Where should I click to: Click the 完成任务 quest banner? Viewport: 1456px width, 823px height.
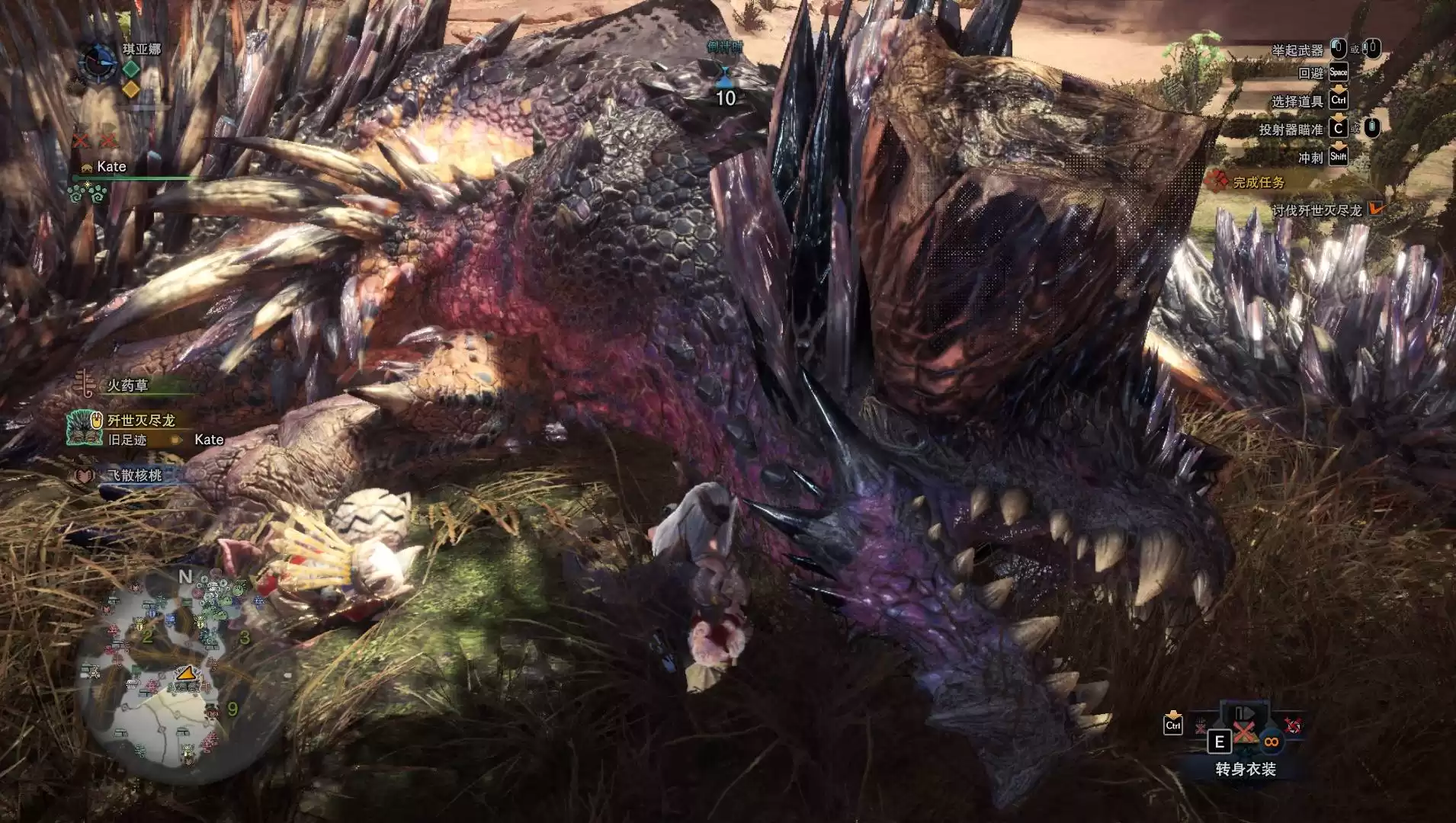pos(1259,182)
